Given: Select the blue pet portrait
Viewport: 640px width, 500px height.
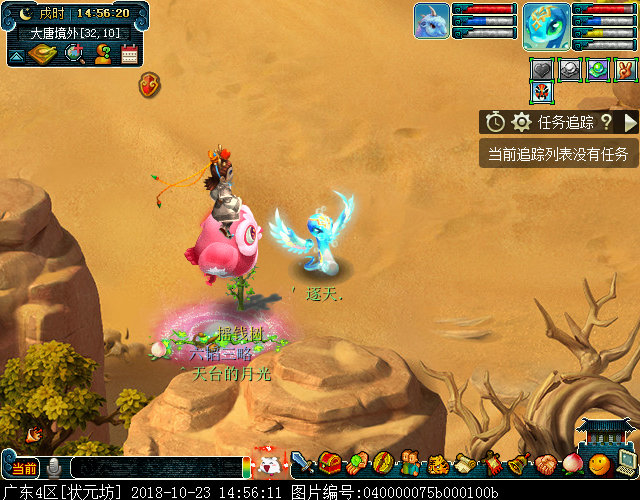Looking at the screenshot, I should coord(431,21).
